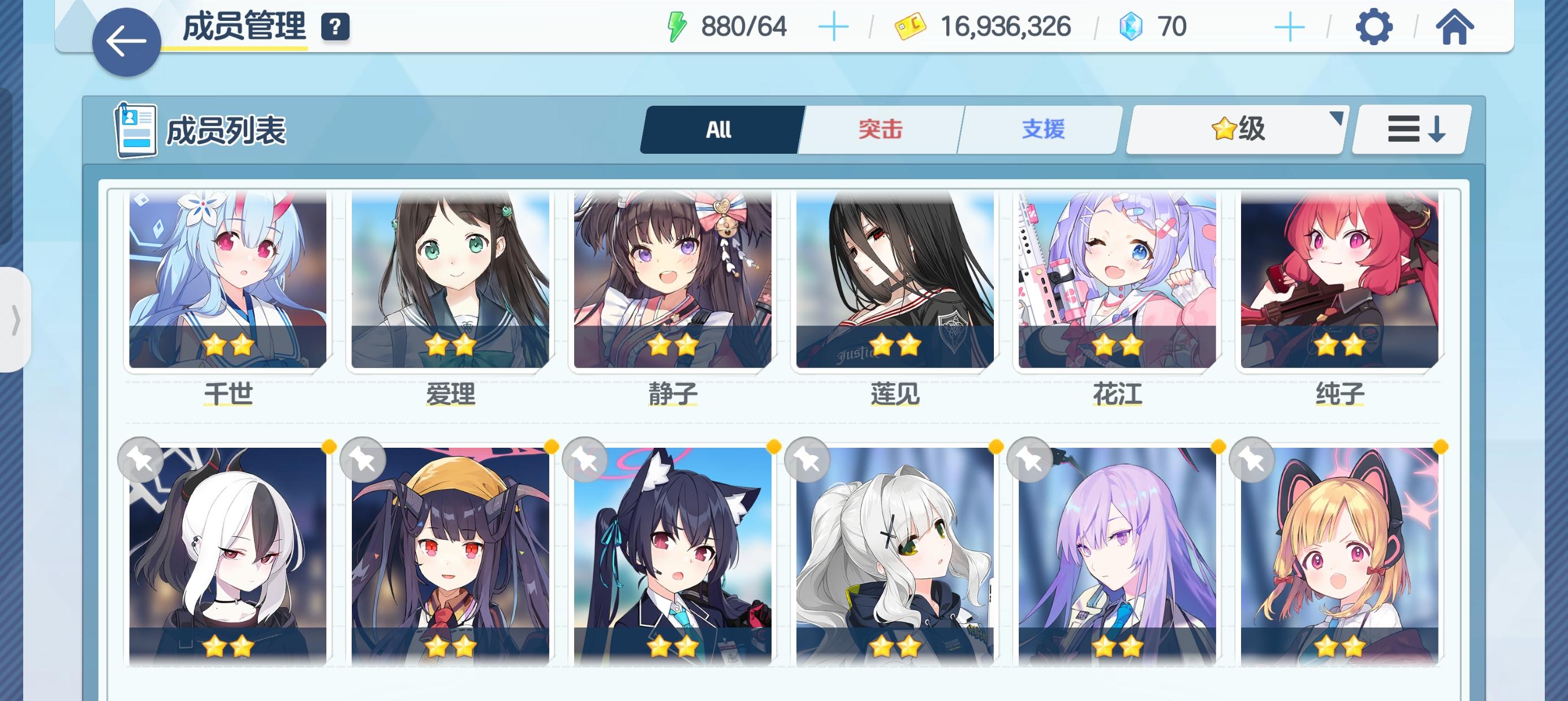Viewport: 1568px width, 701px height.
Task: Check the 880/64 energy display
Action: (744, 25)
